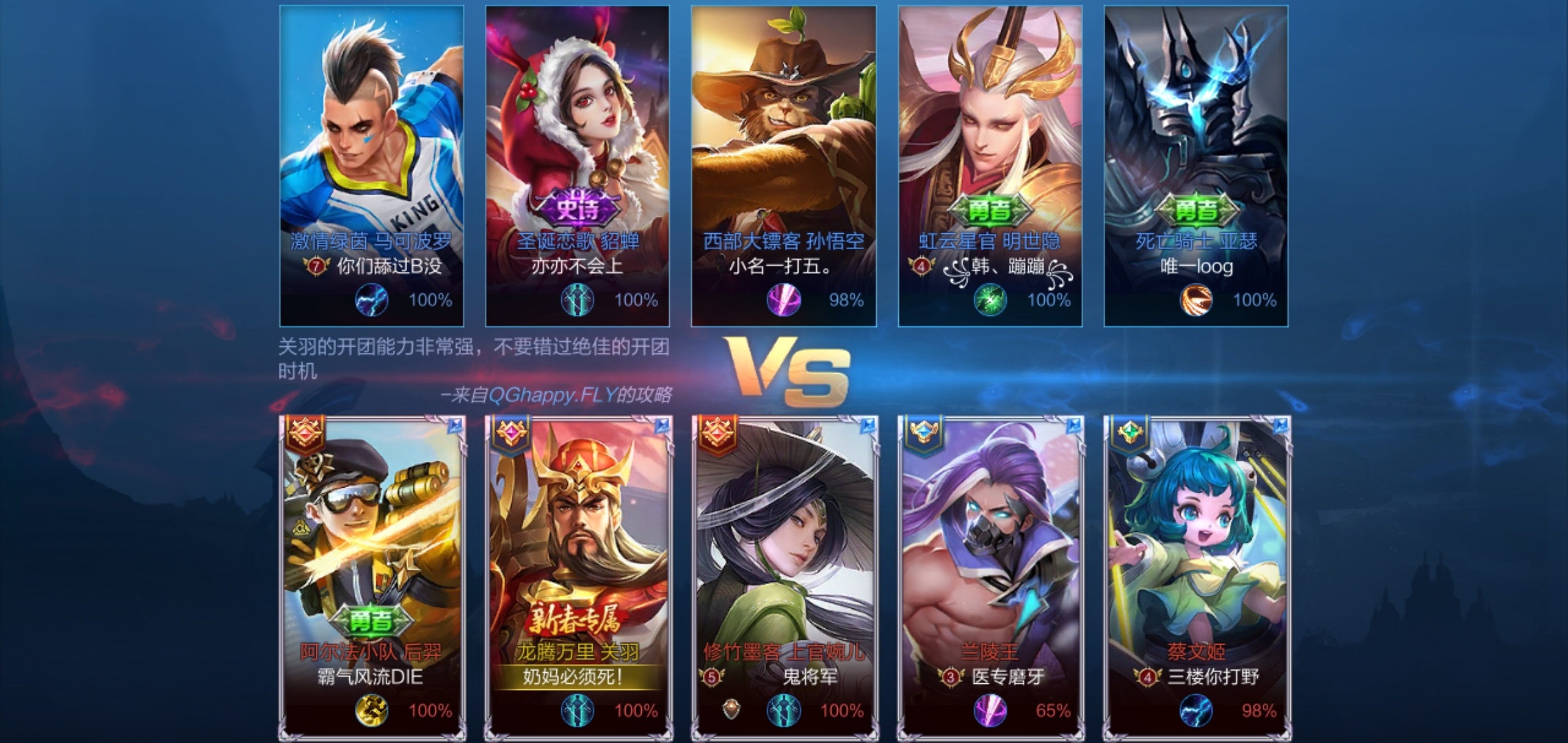Click the green summoner spell icon on 明世隐's card
This screenshot has width=1568, height=743.
990,300
